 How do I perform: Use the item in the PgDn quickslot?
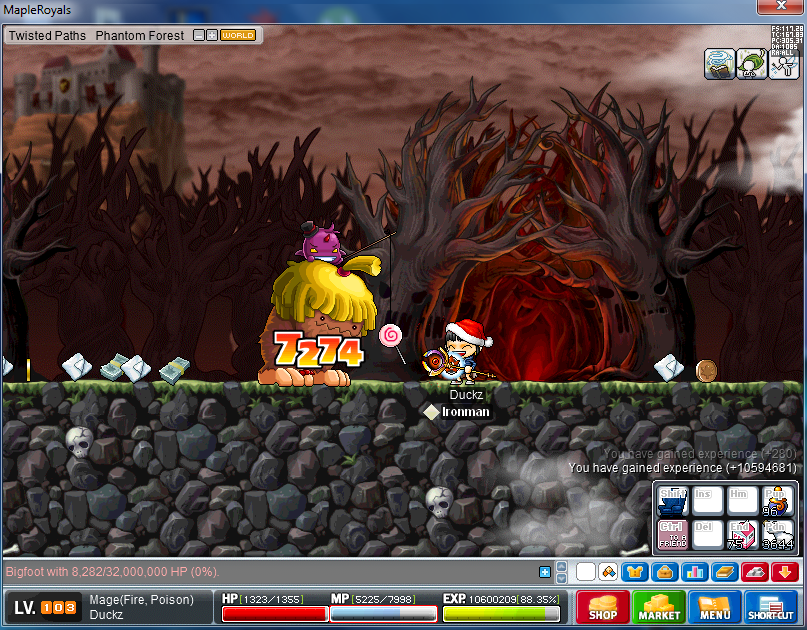pyautogui.click(x=775, y=534)
